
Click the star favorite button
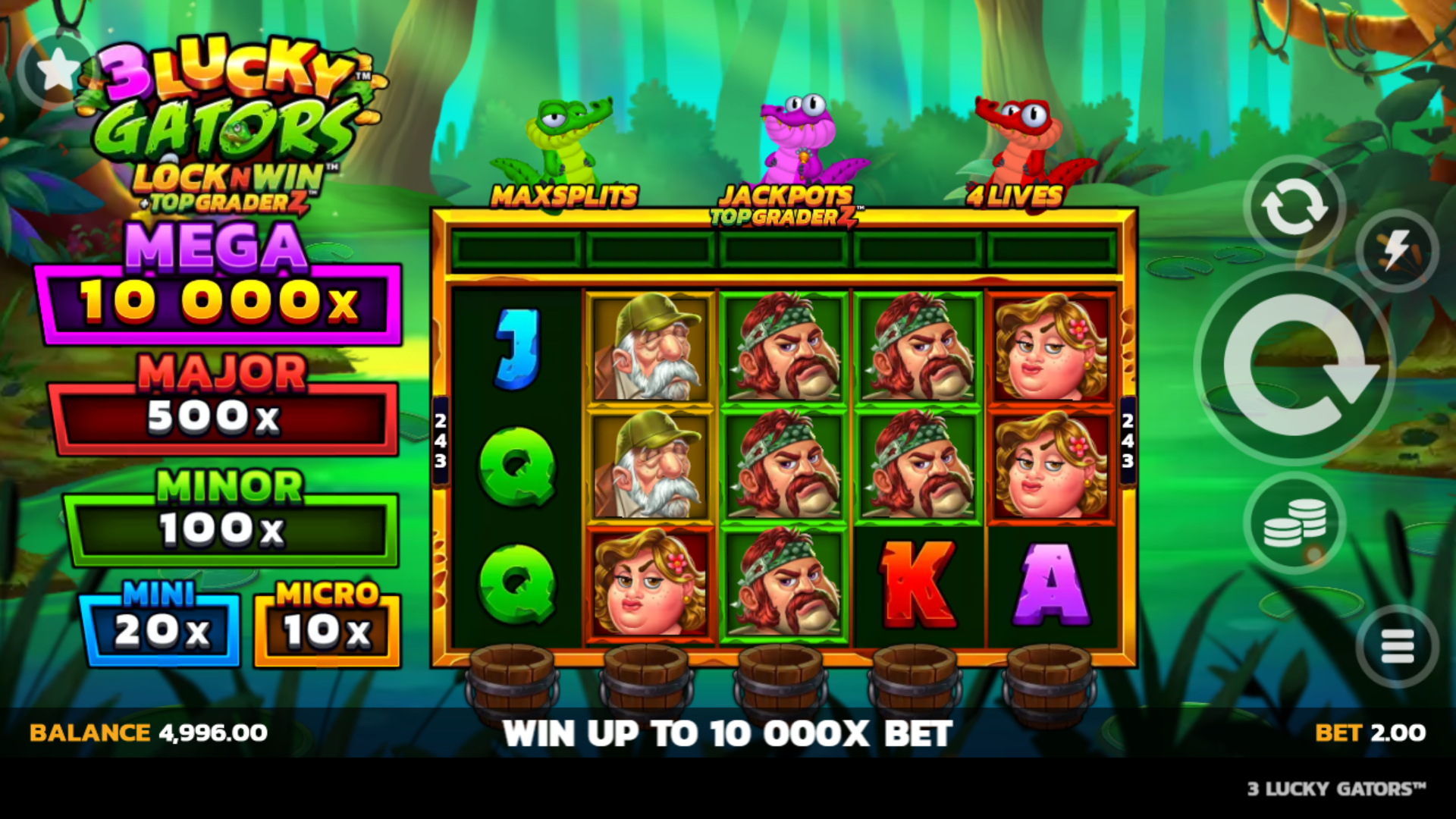click(57, 71)
